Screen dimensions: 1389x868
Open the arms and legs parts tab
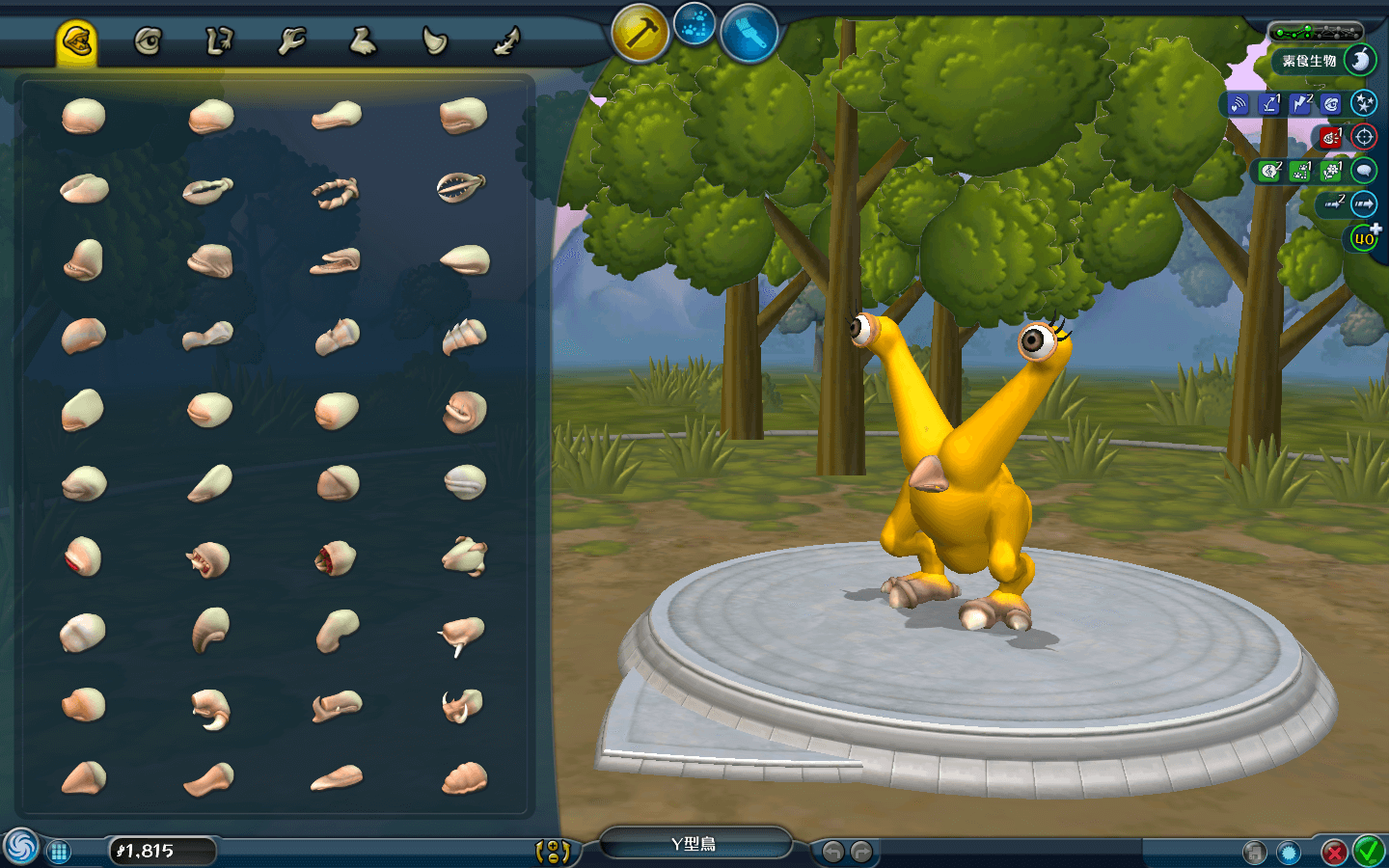coord(219,41)
